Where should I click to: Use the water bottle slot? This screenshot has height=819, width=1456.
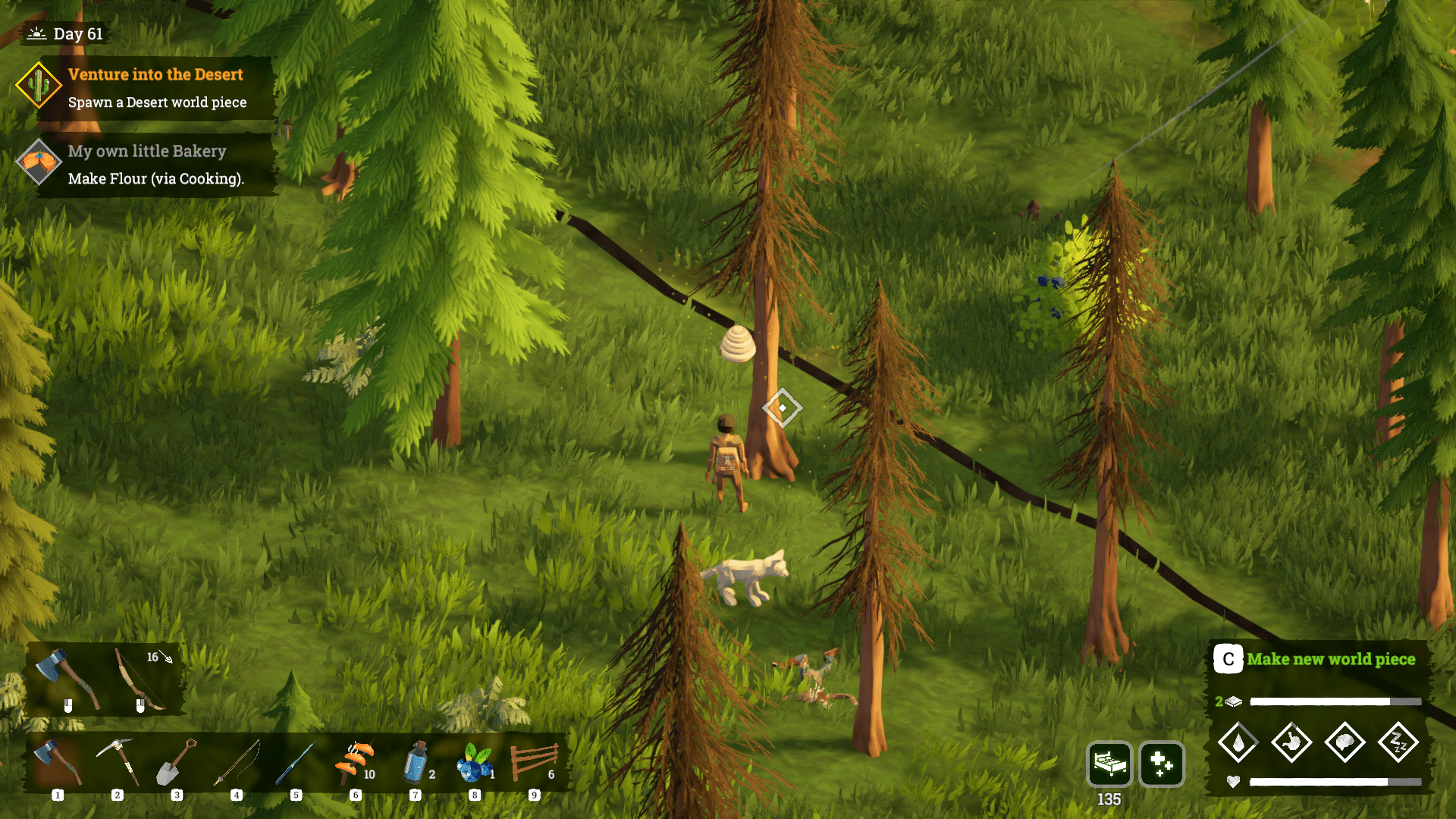[x=416, y=762]
